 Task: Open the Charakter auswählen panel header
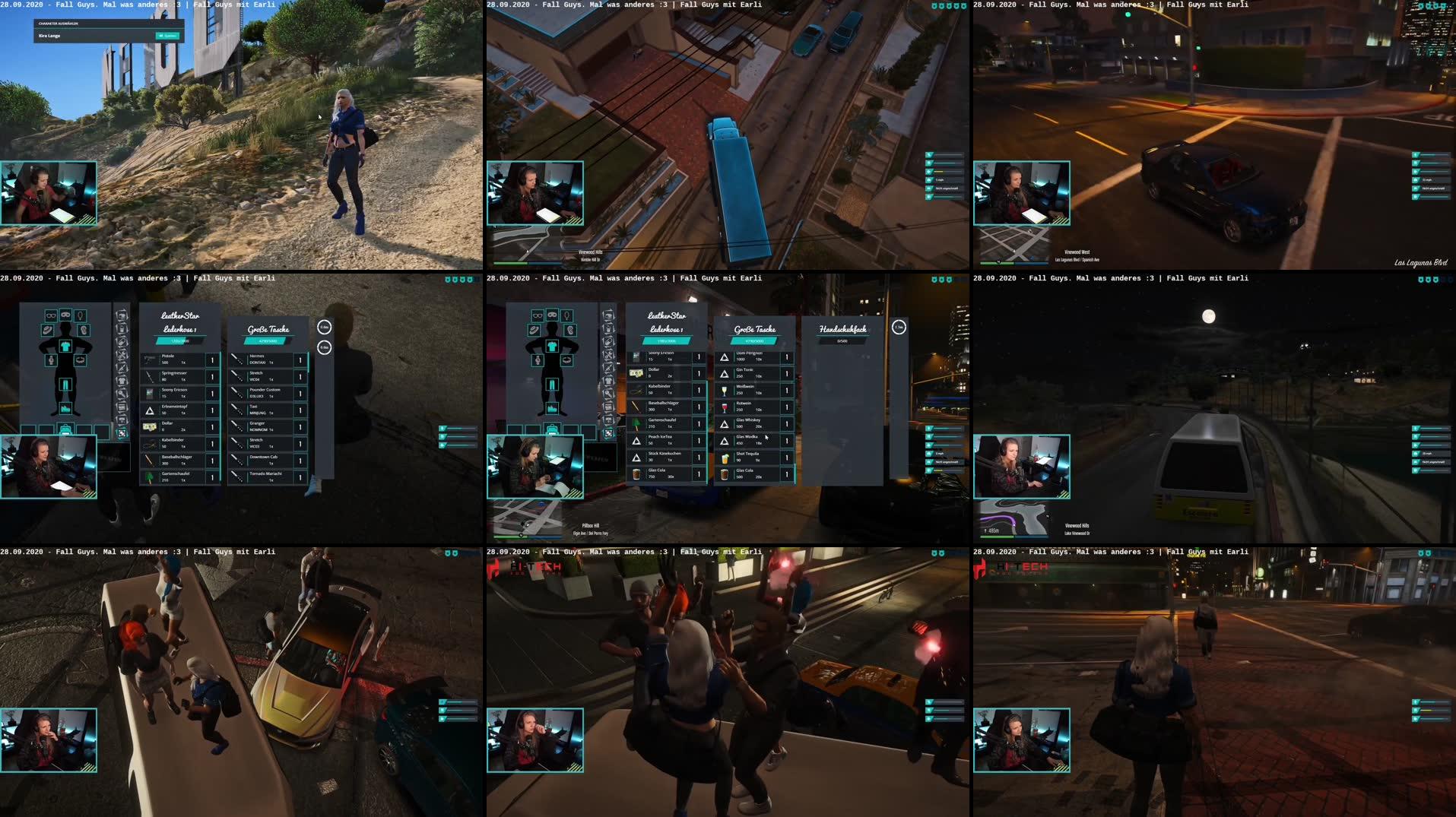58,24
